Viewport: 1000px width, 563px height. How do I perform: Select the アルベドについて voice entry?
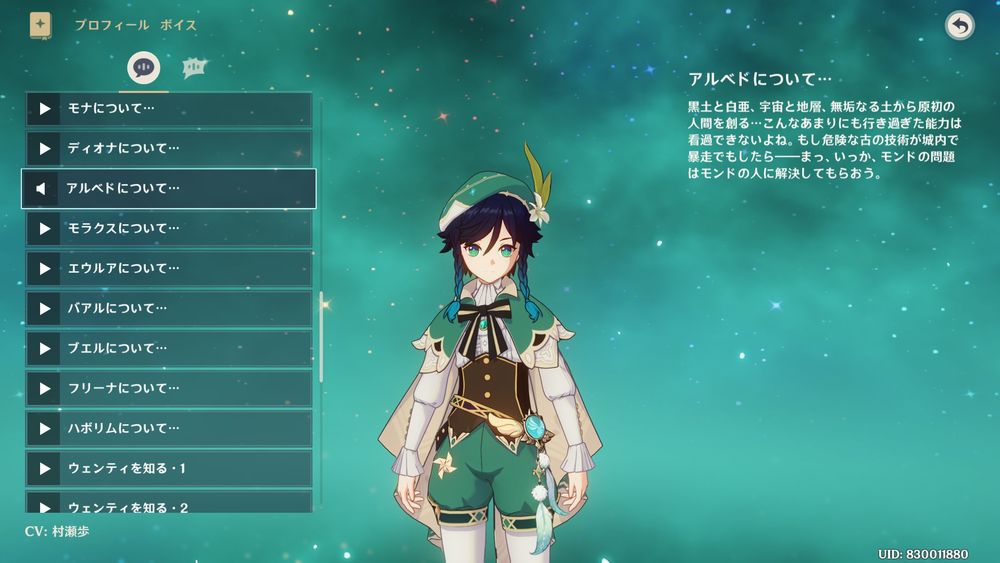click(x=168, y=188)
